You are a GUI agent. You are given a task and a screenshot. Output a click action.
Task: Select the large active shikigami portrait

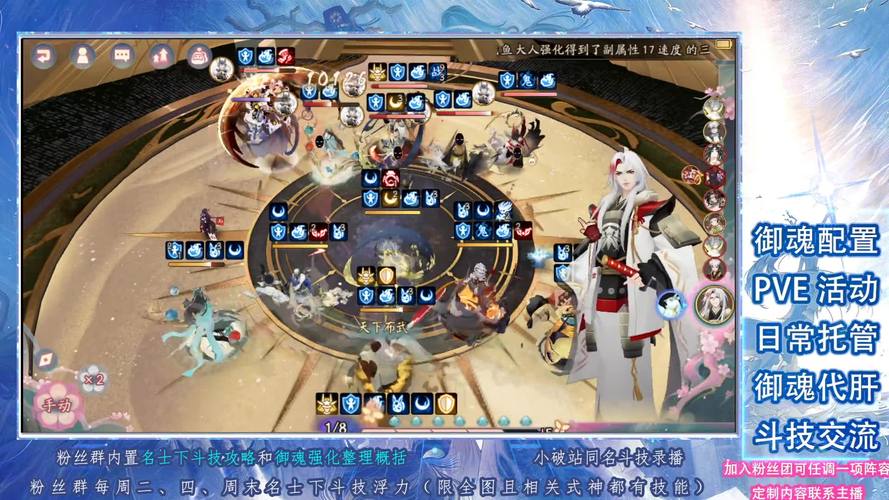pyautogui.click(x=715, y=304)
